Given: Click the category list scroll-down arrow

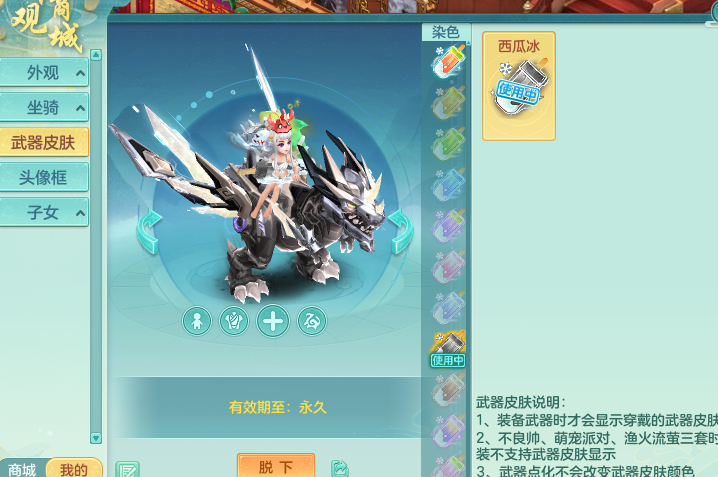Looking at the screenshot, I should click(96, 438).
